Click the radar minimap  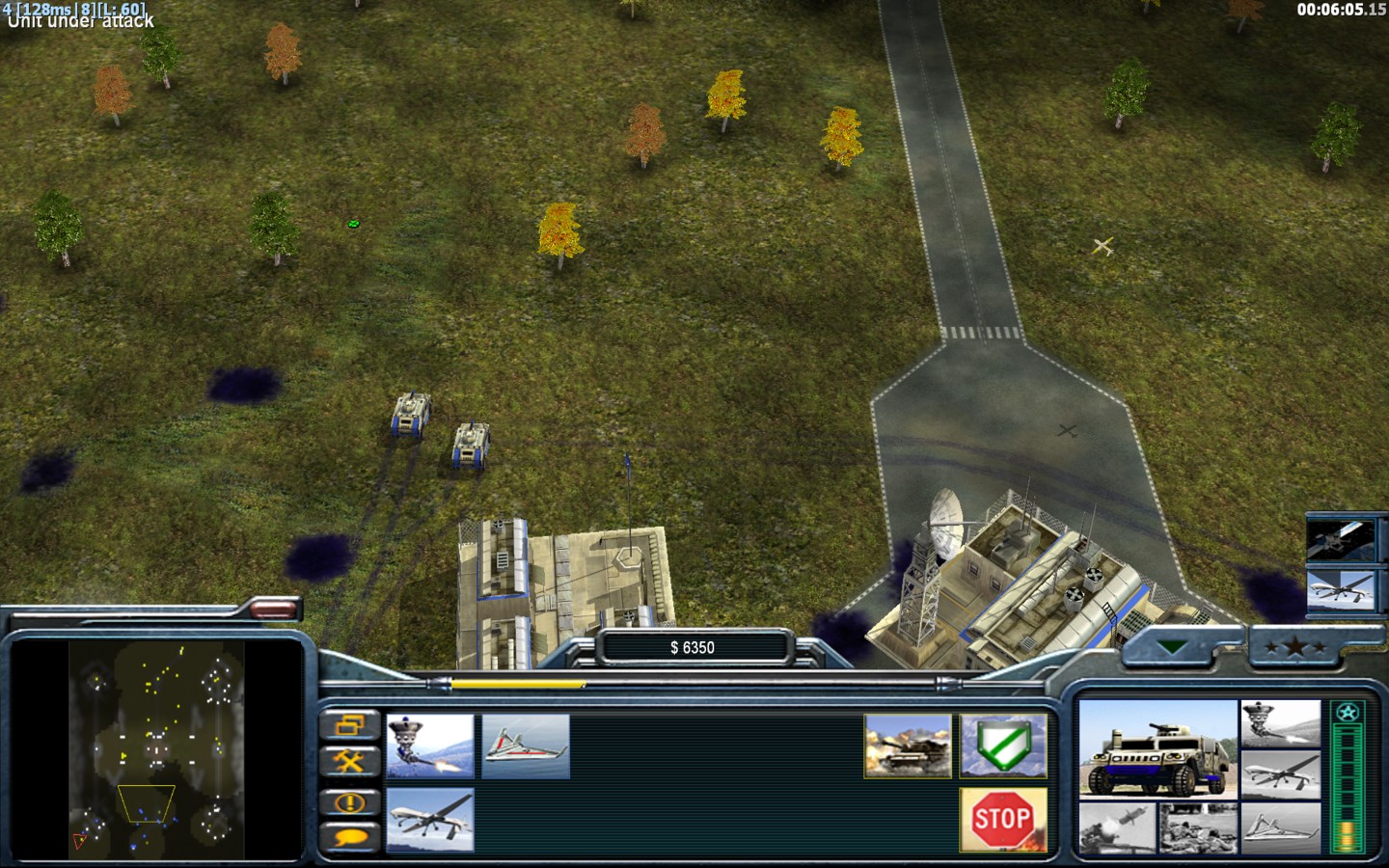pyautogui.click(x=156, y=749)
